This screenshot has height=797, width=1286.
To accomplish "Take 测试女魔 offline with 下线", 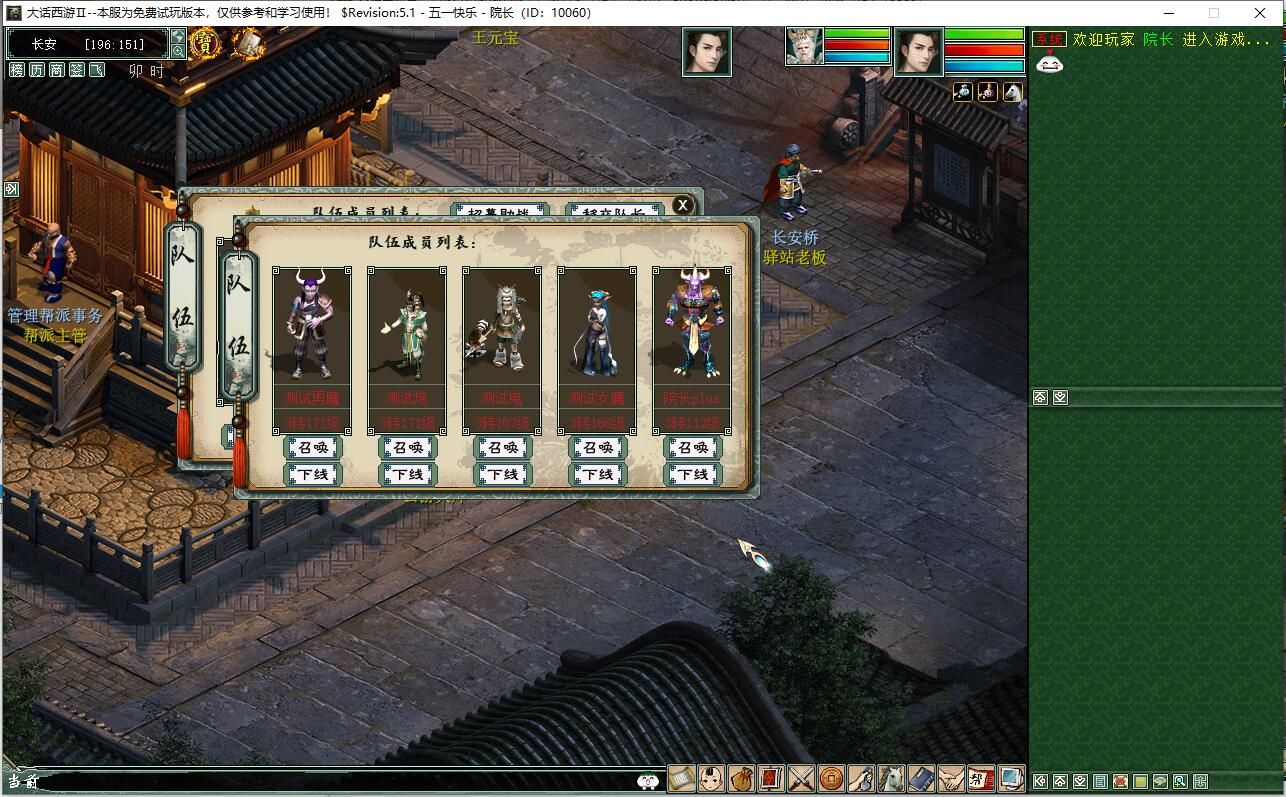I will (597, 474).
